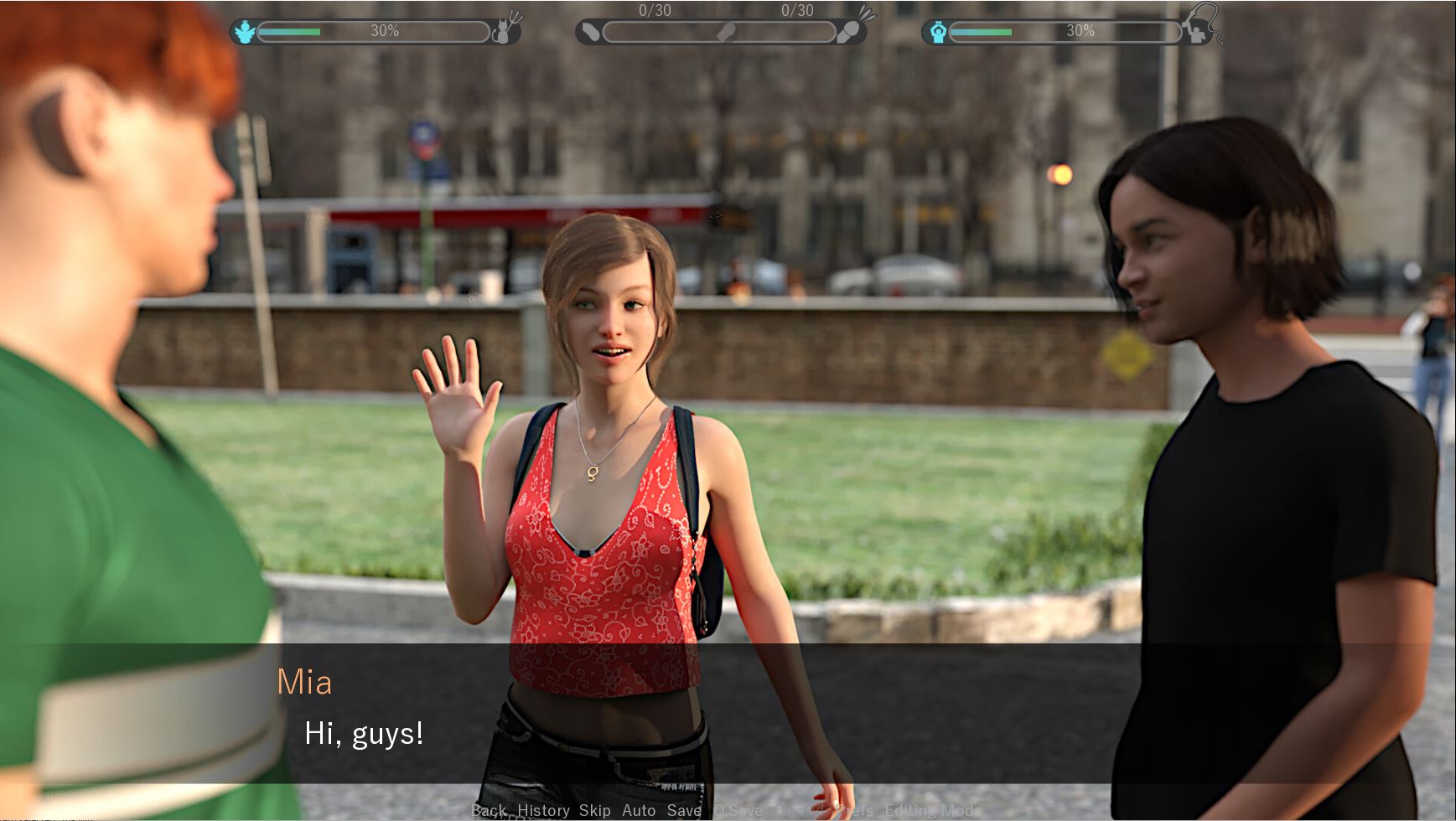This screenshot has height=821, width=1456.
Task: Go back one dialogue line
Action: [489, 810]
